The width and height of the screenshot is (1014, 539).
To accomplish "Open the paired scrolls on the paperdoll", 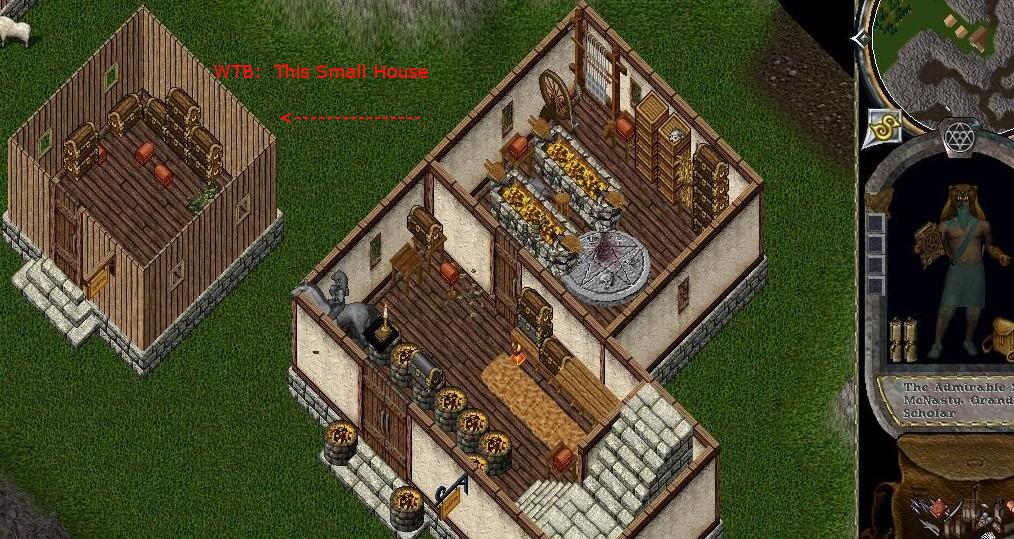I will click(903, 337).
